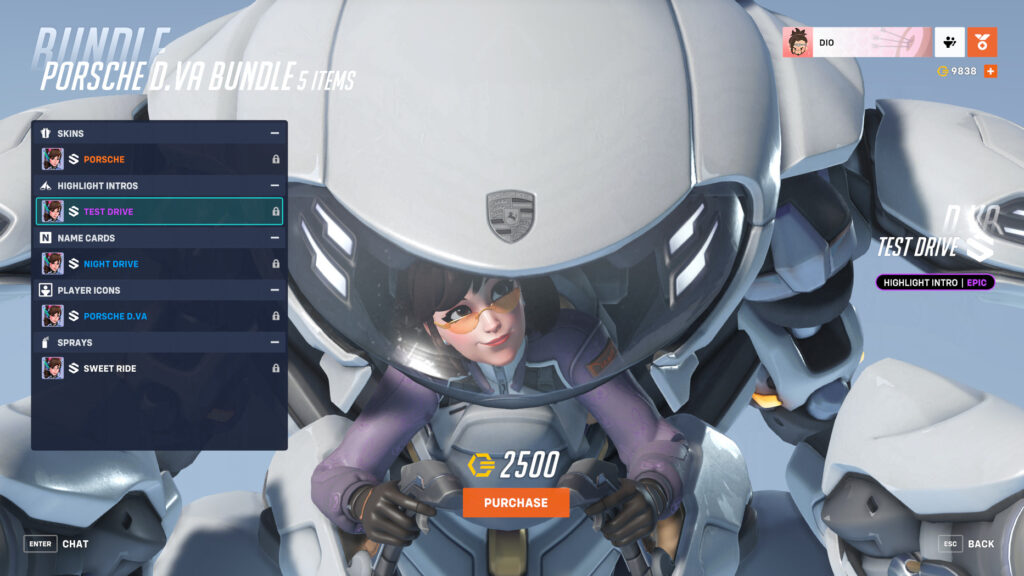Choose the Test Drive highlight intro
1024x576 pixels.
coord(160,211)
